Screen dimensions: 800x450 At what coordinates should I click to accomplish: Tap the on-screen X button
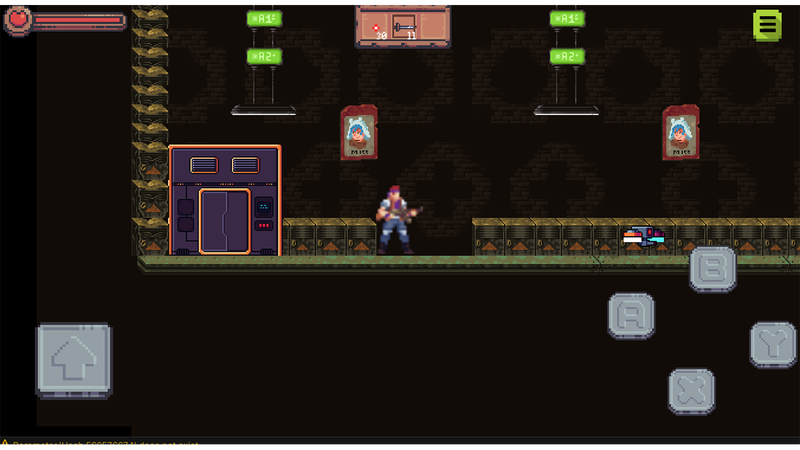(x=691, y=390)
